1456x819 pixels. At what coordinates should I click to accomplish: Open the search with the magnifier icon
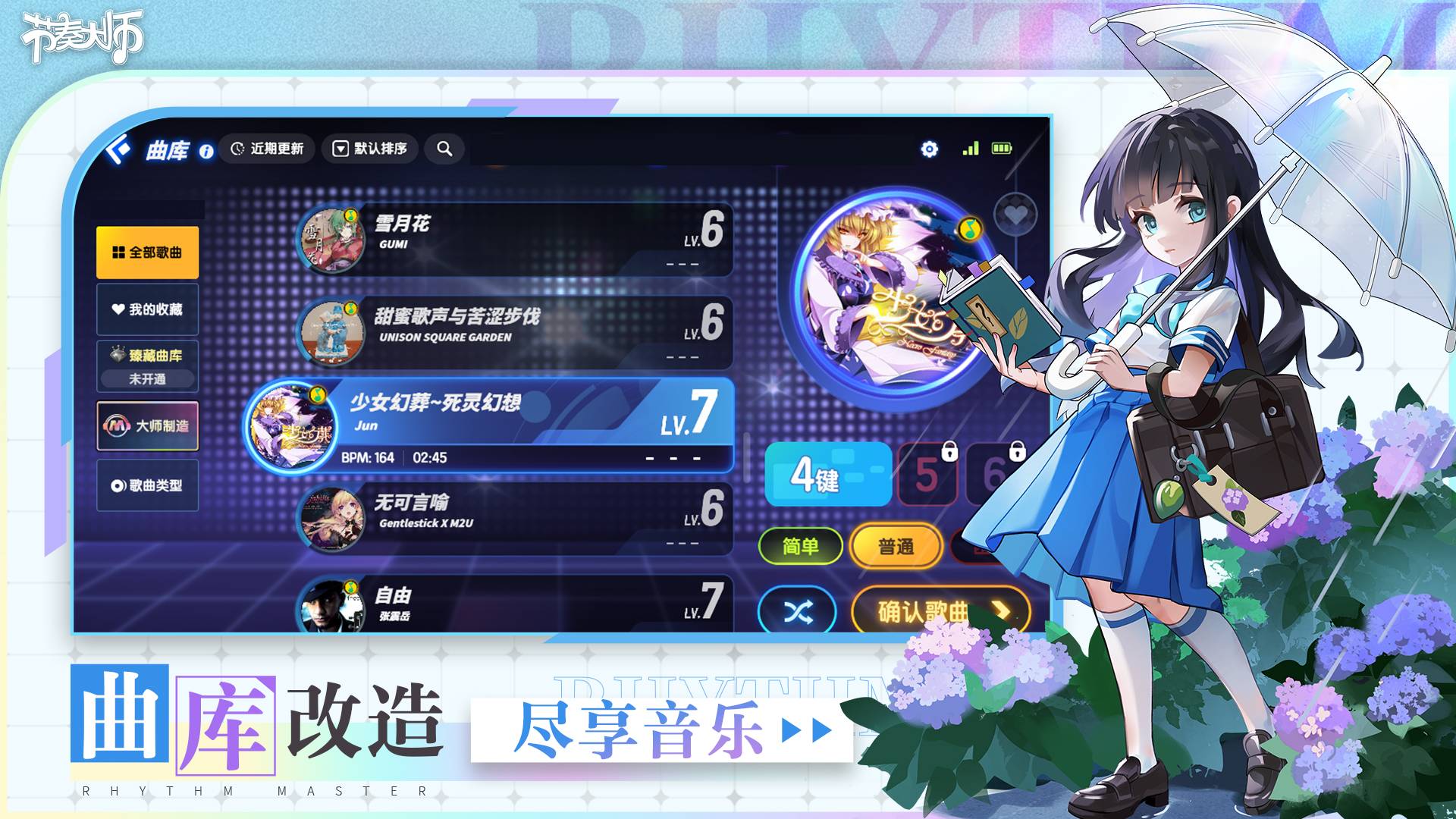pos(445,149)
